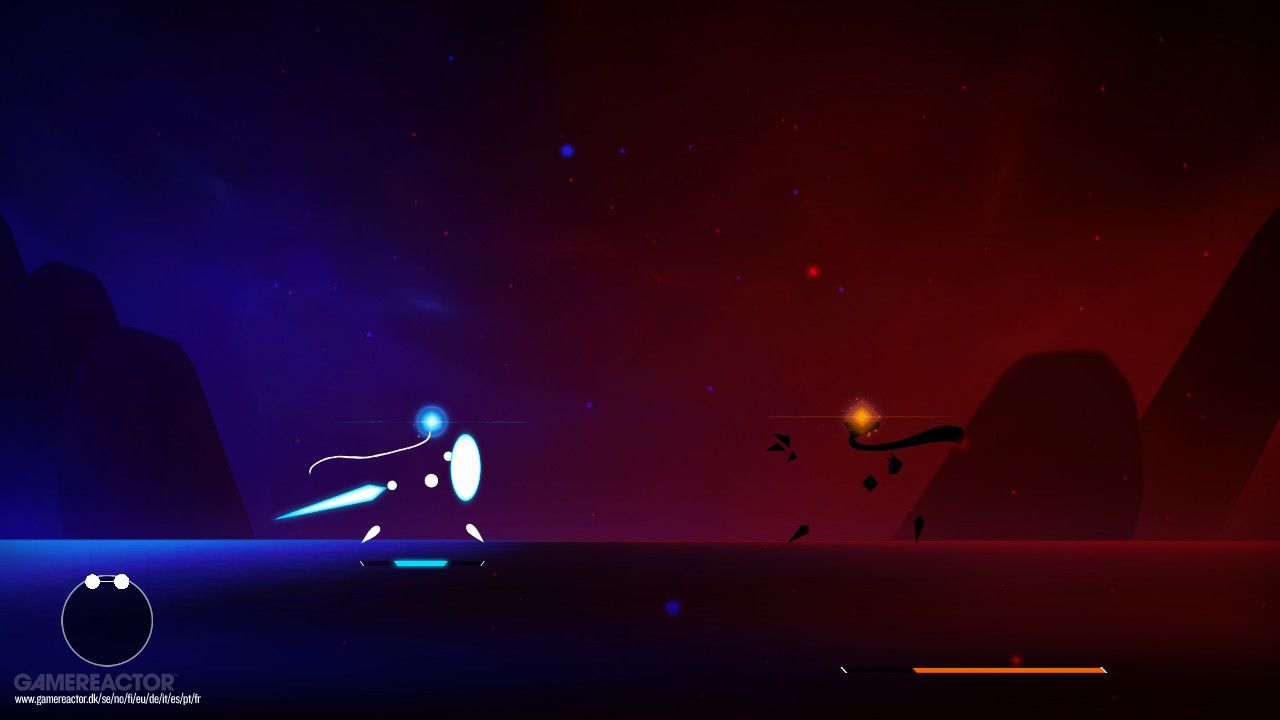Click the orange diamond on the red fighter
This screenshot has width=1280, height=720.
(860, 417)
